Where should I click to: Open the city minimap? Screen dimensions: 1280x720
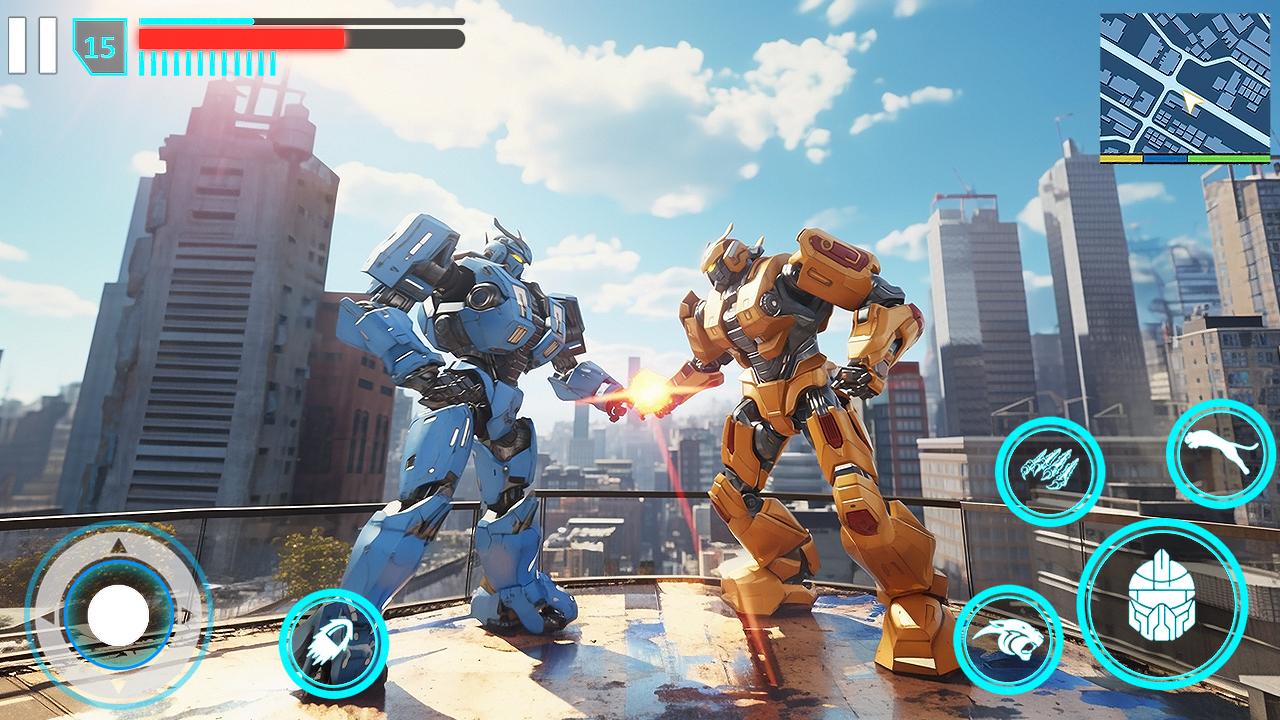point(1184,86)
